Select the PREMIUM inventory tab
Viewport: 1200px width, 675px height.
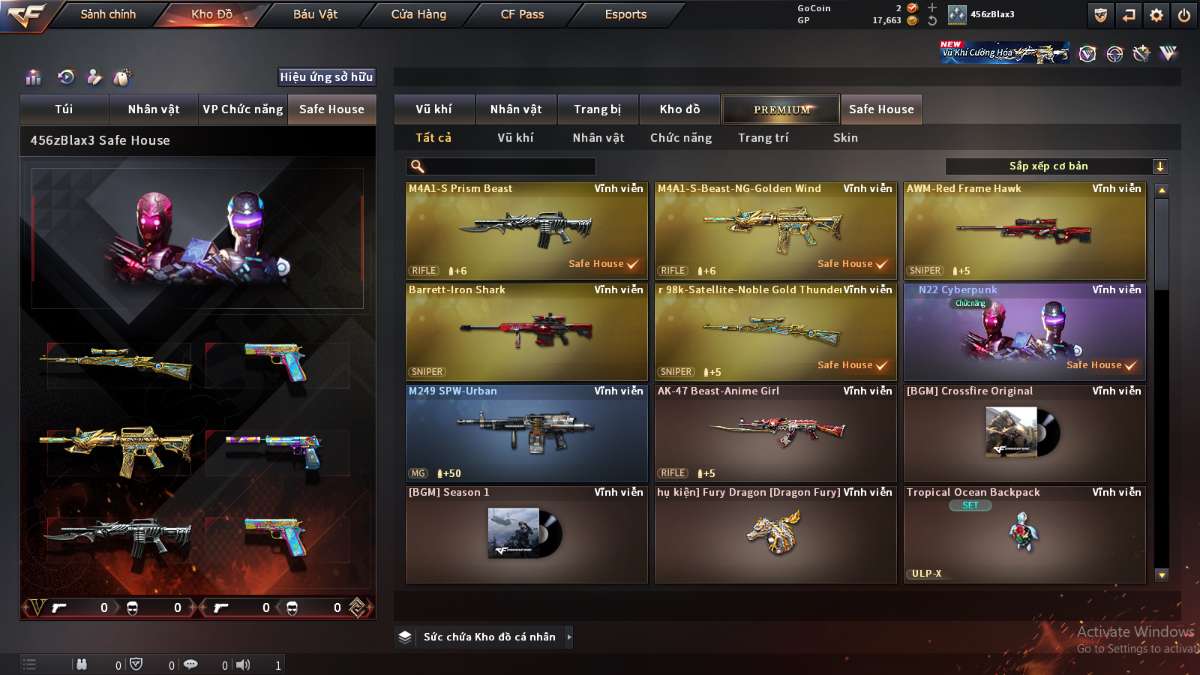[x=782, y=109]
